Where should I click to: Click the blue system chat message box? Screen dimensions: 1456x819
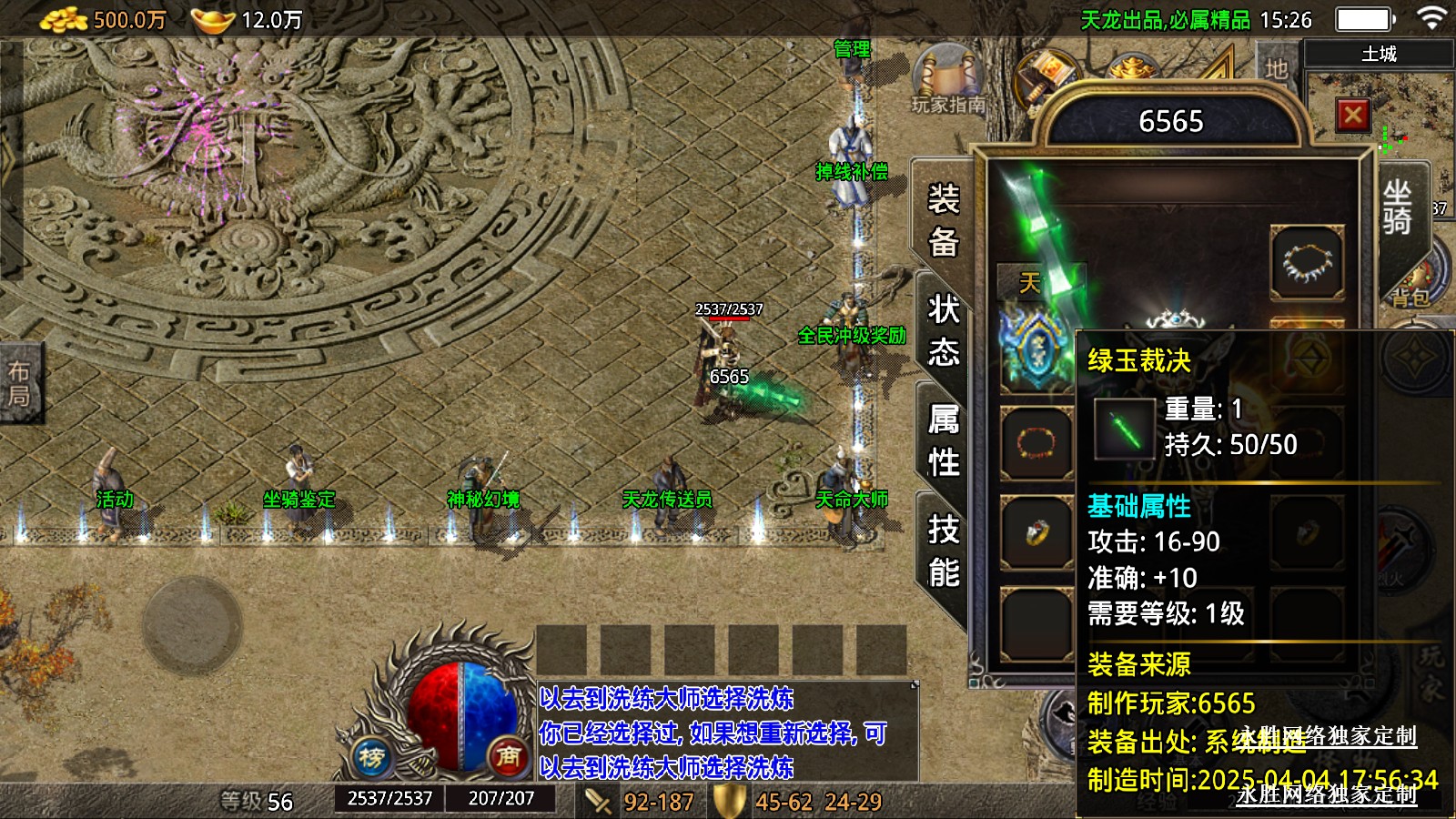pyautogui.click(x=726, y=732)
